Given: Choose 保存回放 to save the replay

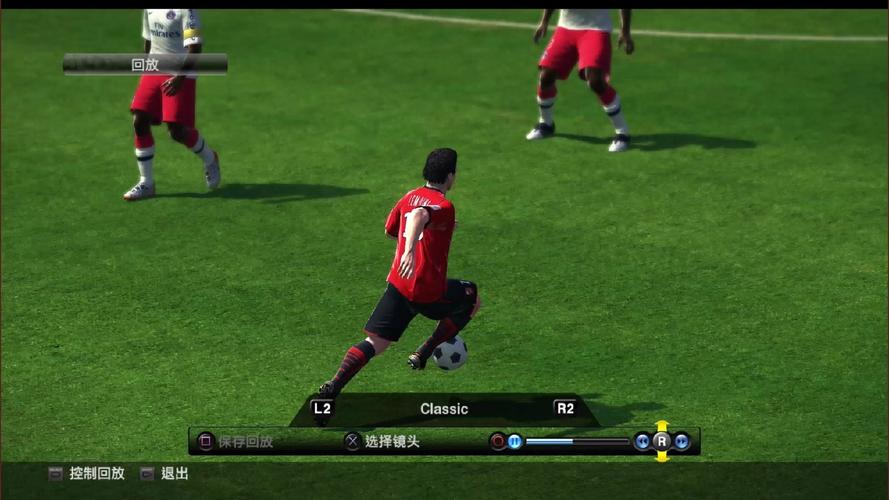Looking at the screenshot, I should coord(245,441).
